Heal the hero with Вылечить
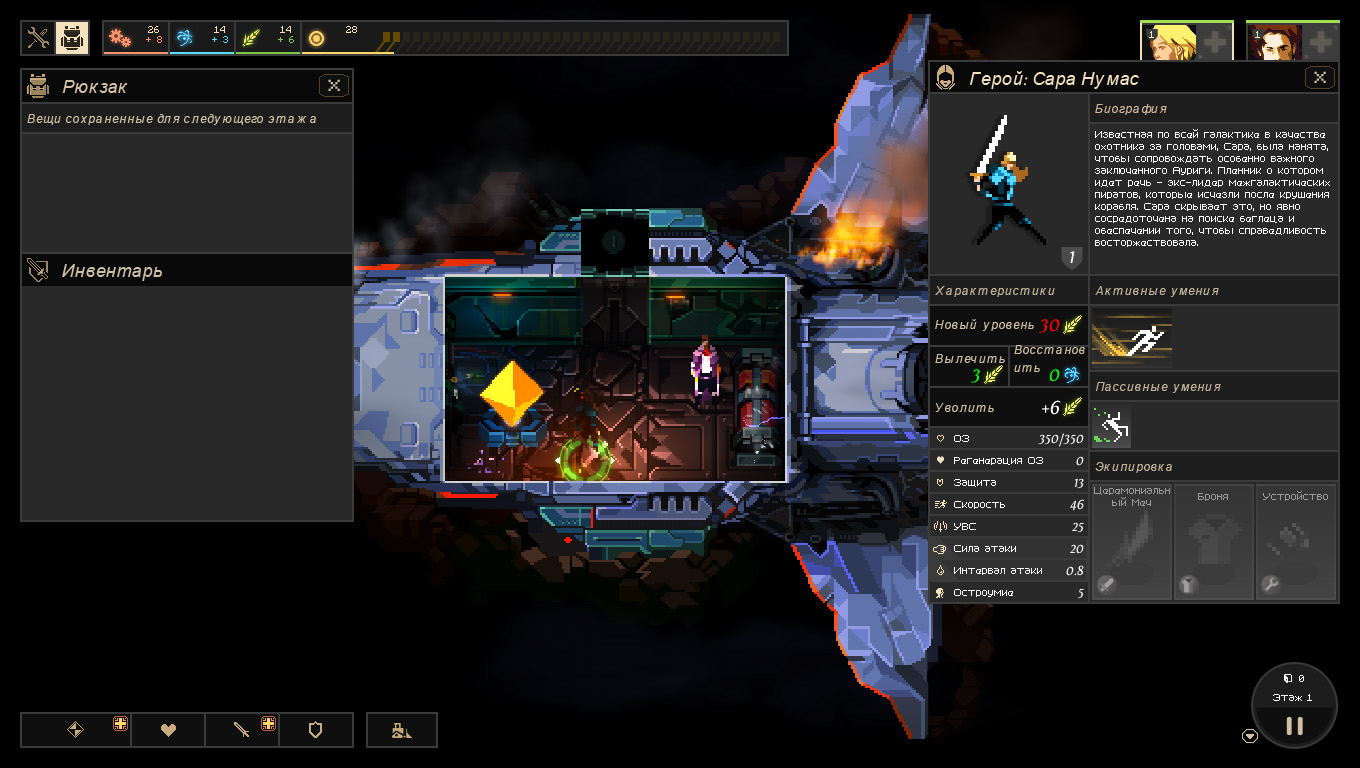The height and width of the screenshot is (768, 1360). 969,367
